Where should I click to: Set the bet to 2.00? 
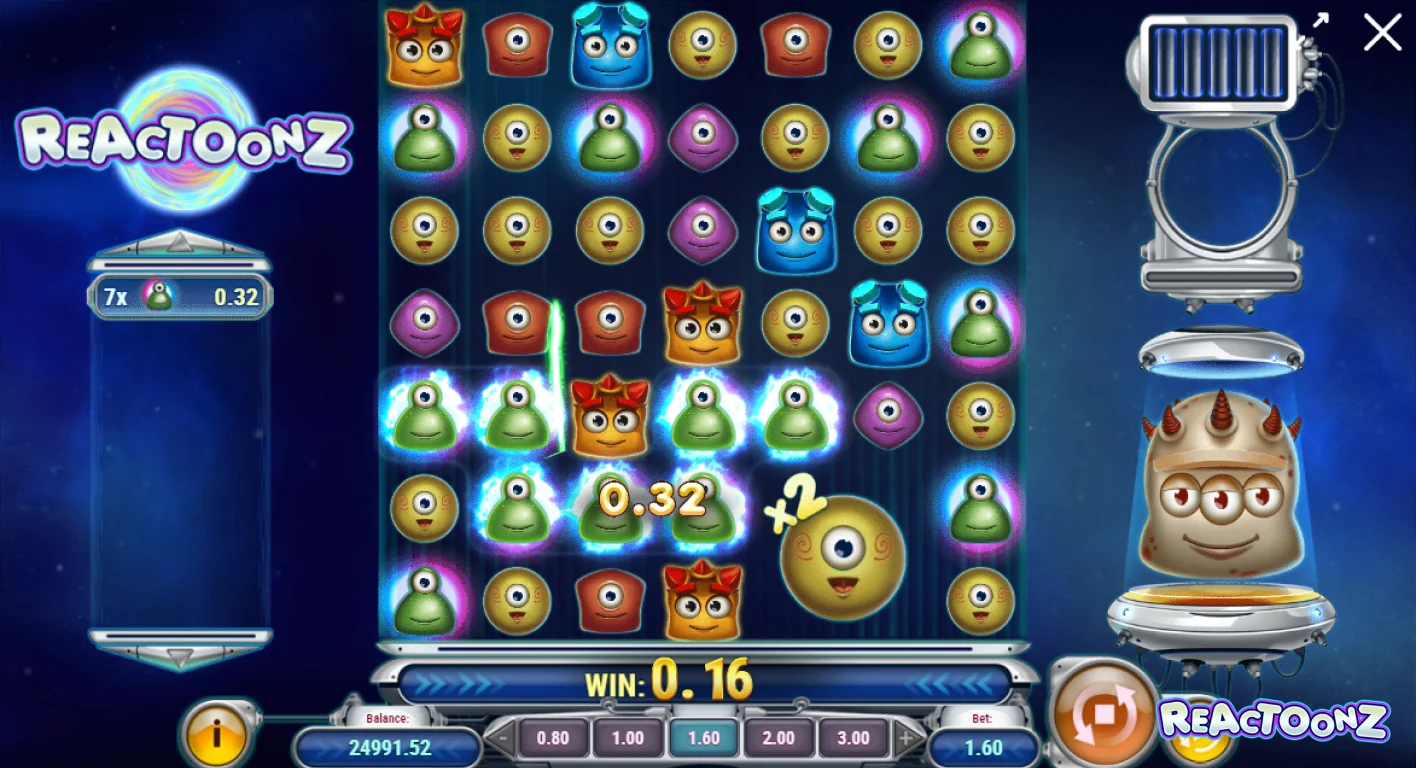778,739
